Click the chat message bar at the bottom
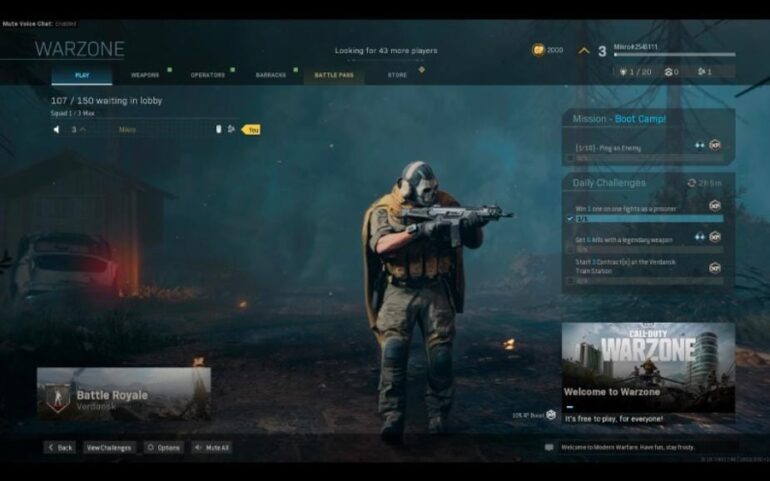The image size is (770, 481). (640, 447)
